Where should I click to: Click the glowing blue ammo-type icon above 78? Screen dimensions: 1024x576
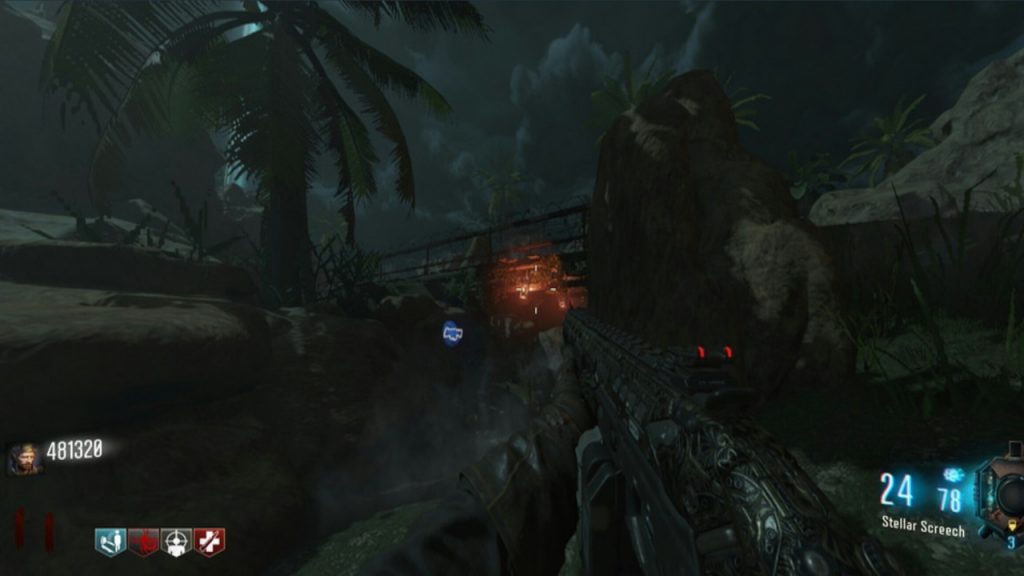[952, 474]
